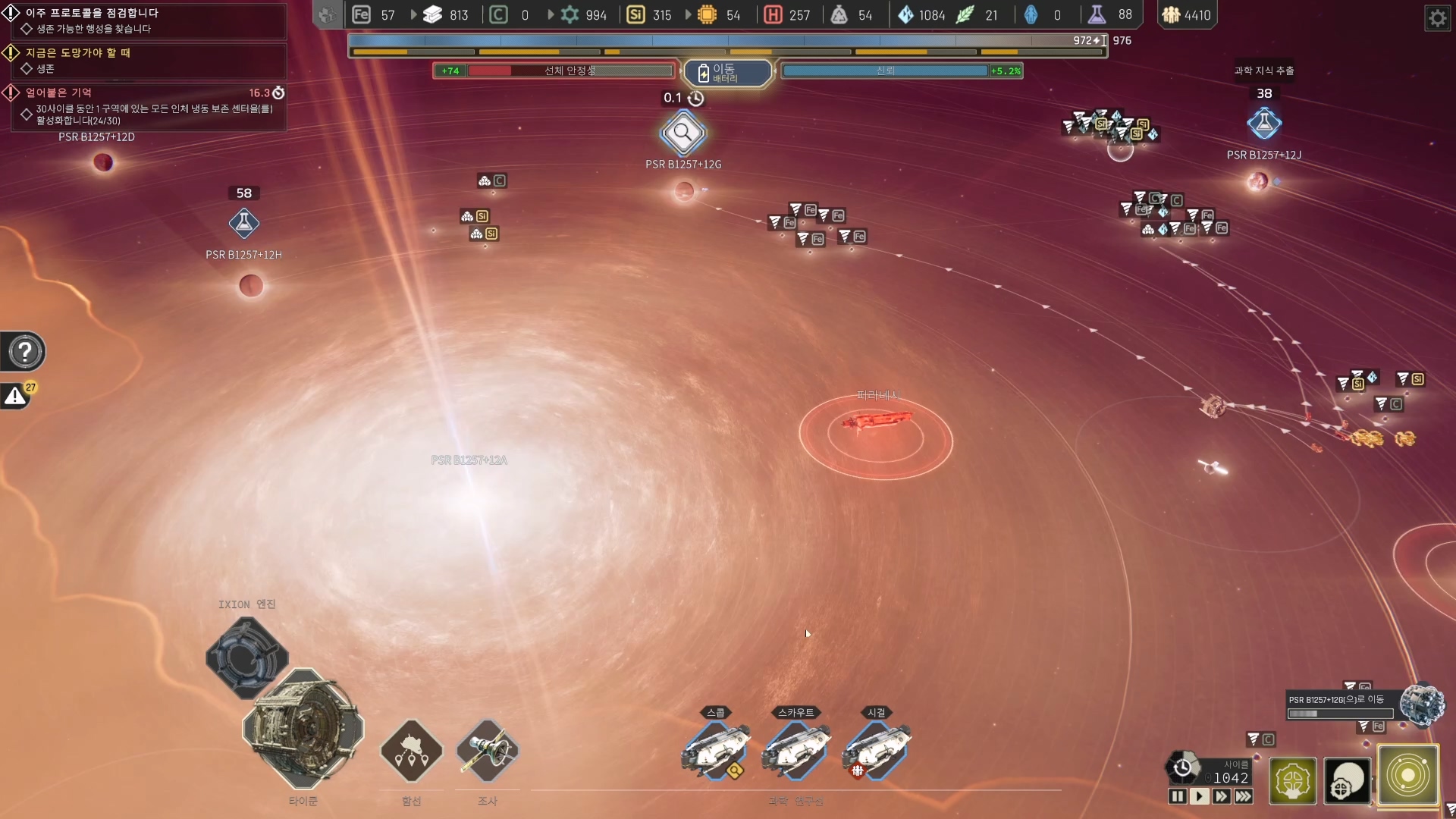Screen dimensions: 1456x819
Task: Set game speed to double fast-forward
Action: tap(1221, 796)
